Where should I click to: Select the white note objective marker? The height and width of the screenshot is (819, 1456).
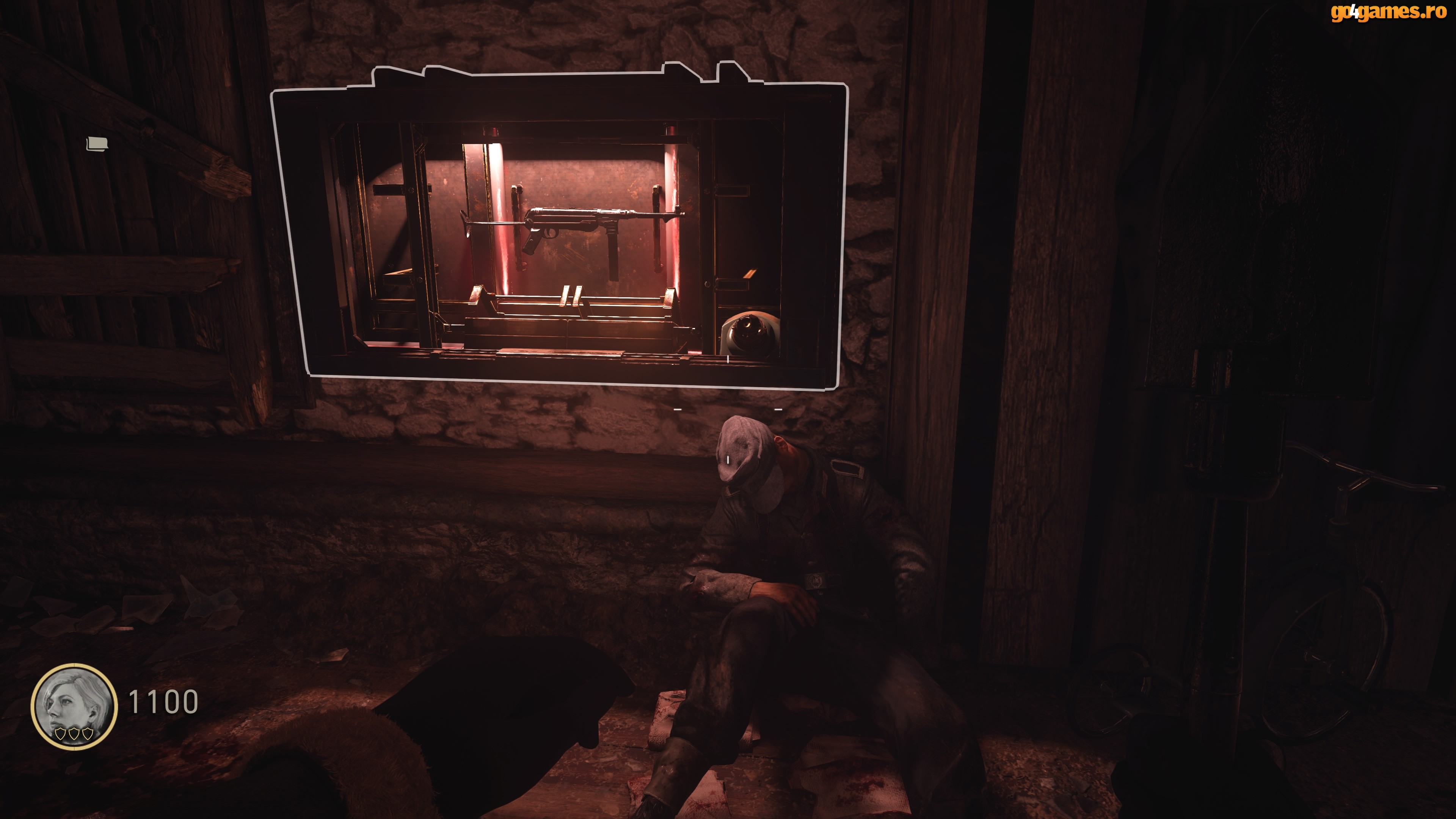[x=97, y=144]
